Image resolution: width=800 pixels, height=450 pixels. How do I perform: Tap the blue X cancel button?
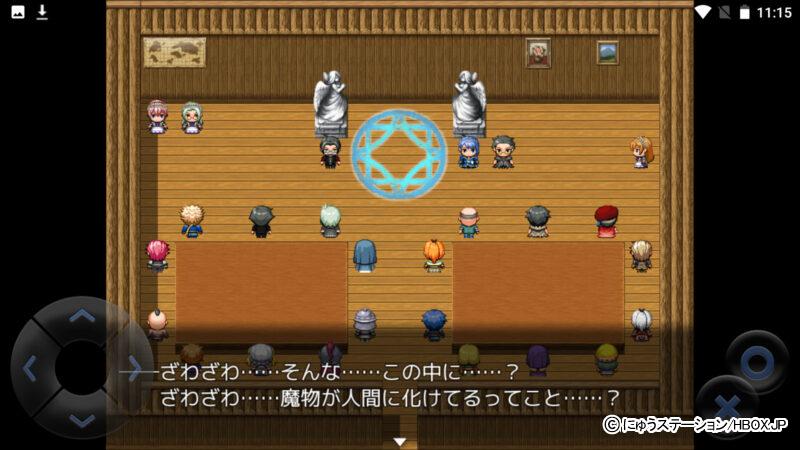(727, 409)
